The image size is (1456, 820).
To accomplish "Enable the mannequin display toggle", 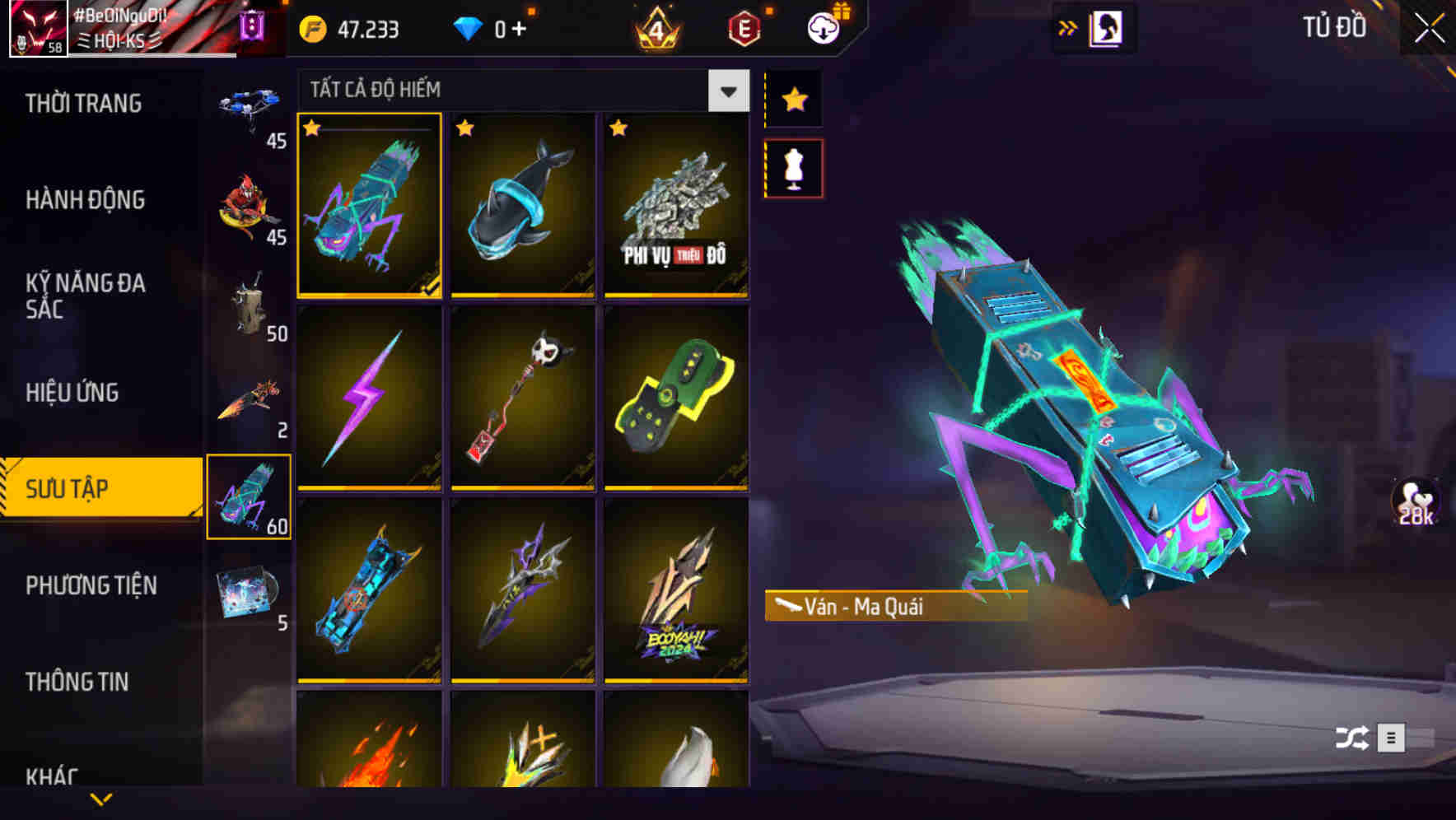I will (794, 166).
